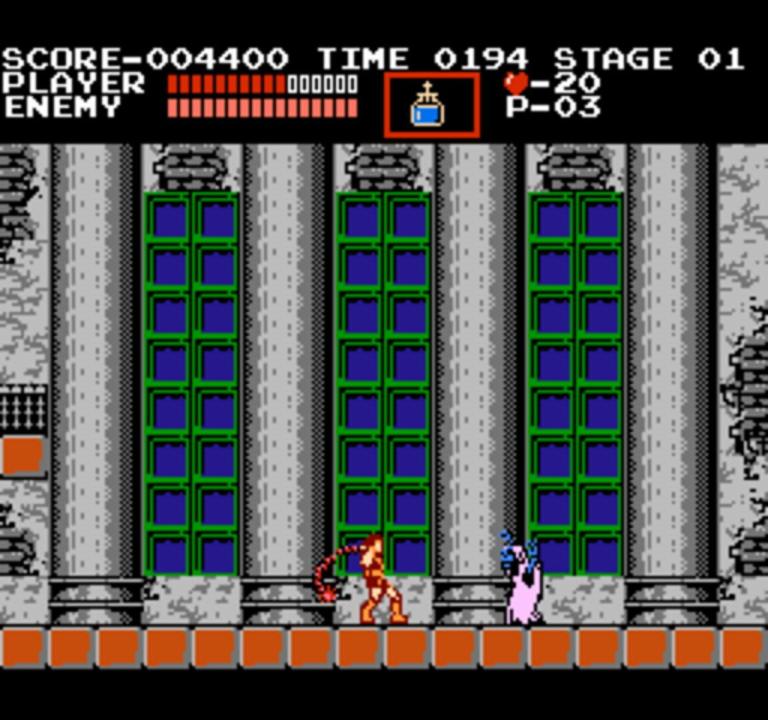
Task: Select the holy water sub-weapon box
Action: 431,106
